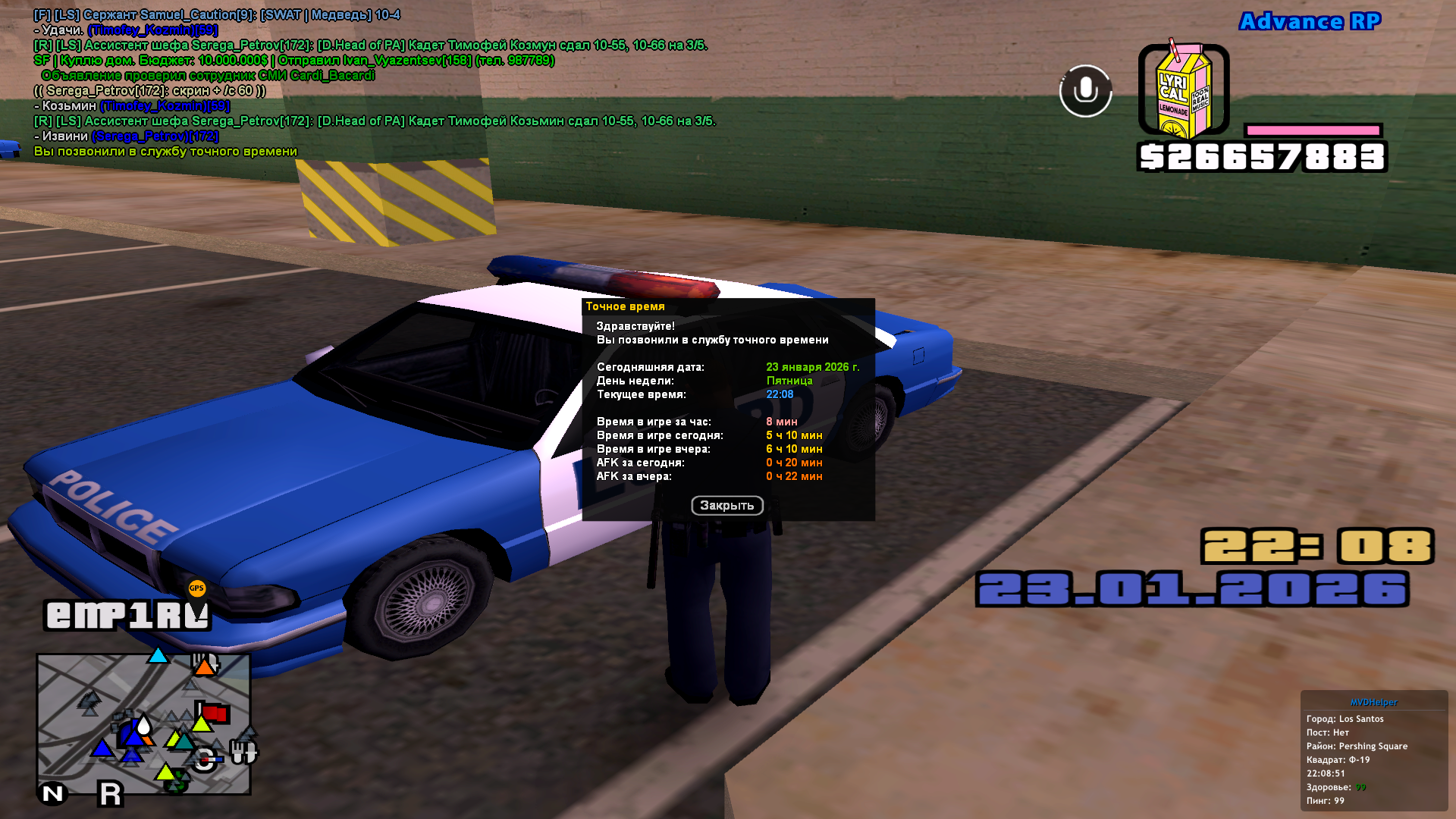Click the red flag marker on minimap
1456x819 pixels.
pos(215,713)
